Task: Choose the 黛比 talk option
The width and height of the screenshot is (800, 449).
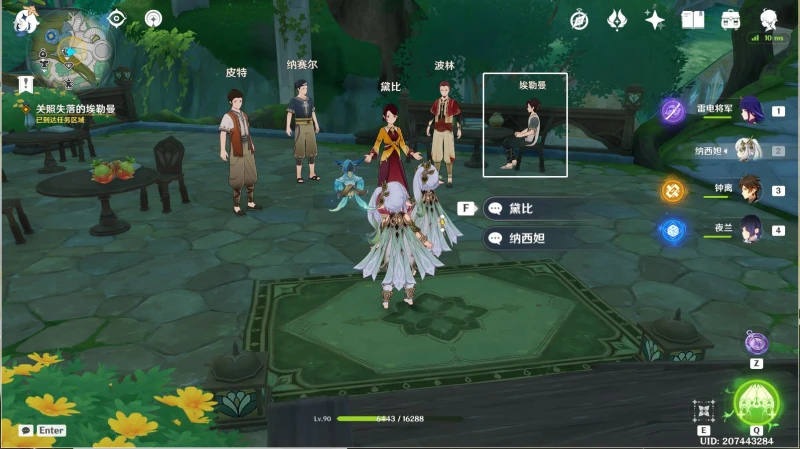Action: coord(530,208)
